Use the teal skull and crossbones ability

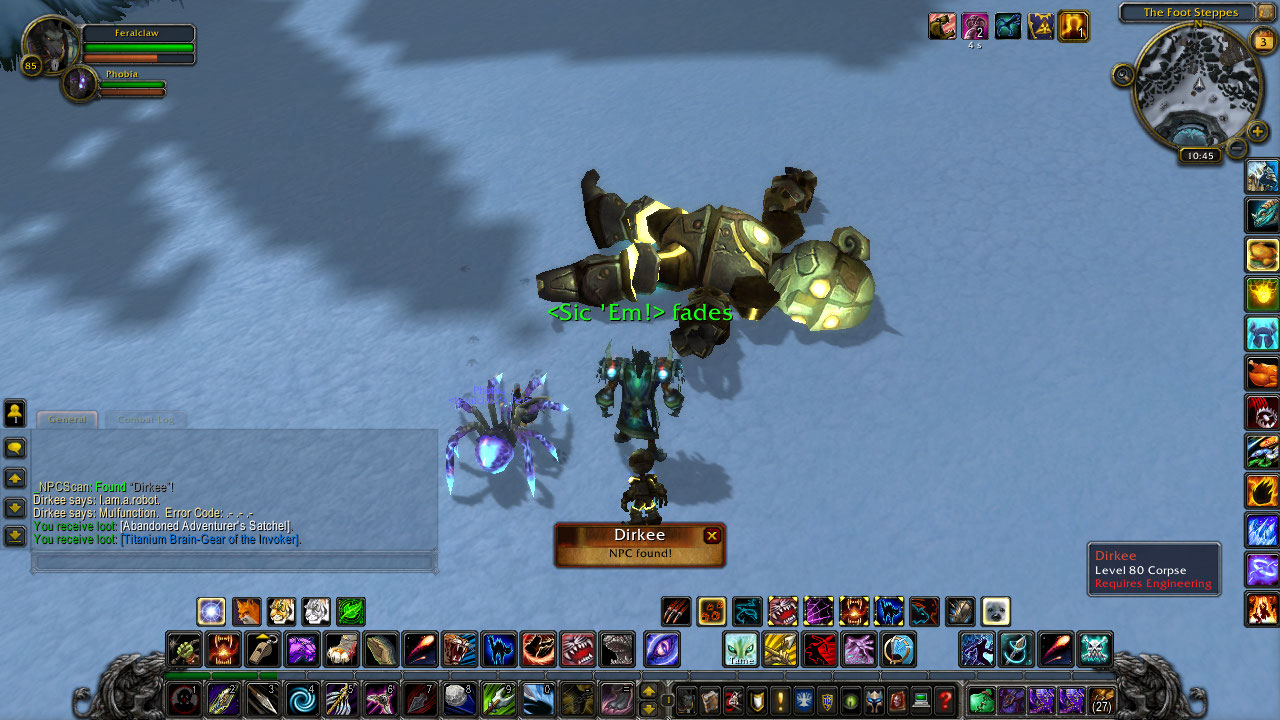click(x=1095, y=649)
